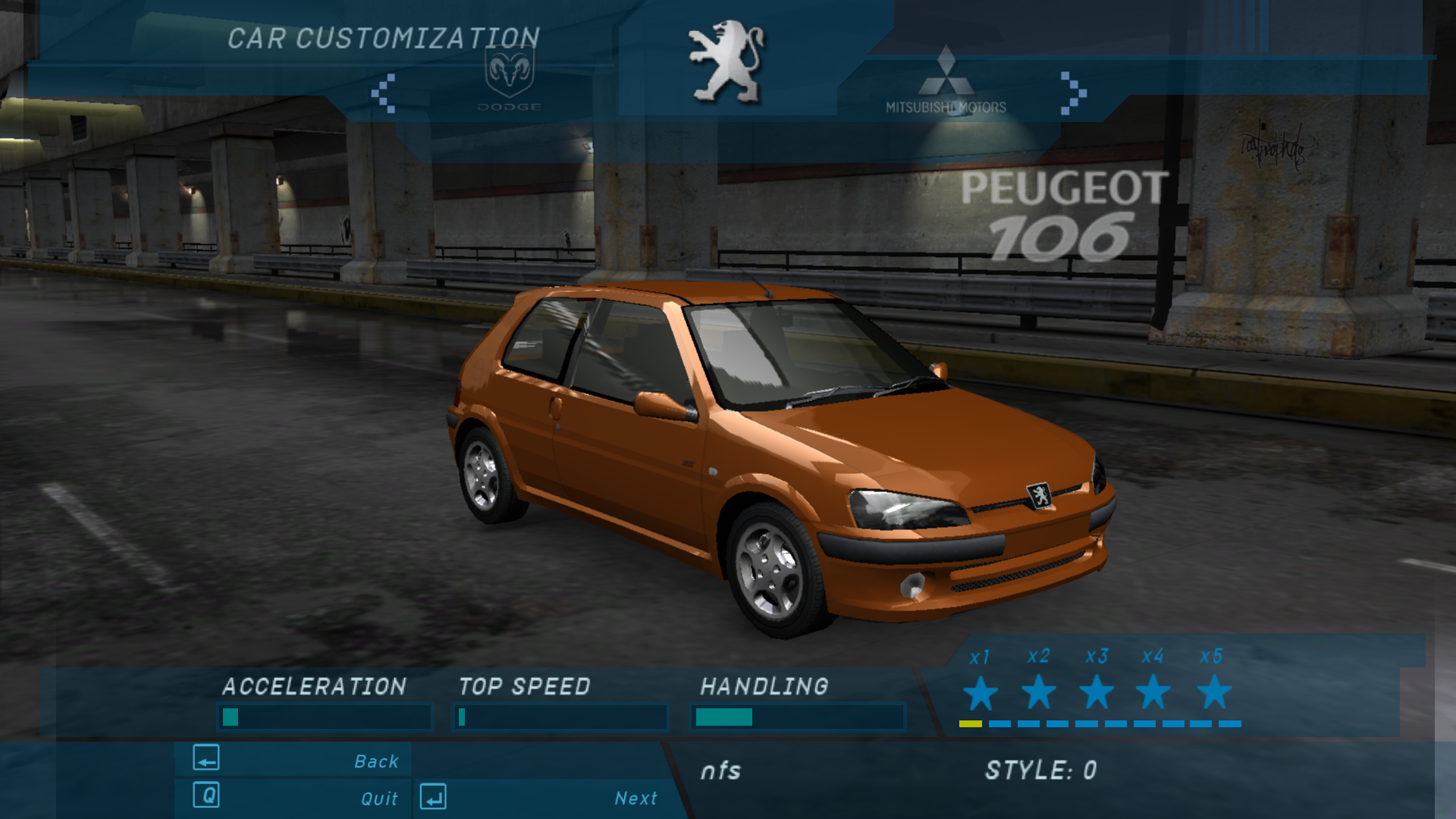
Task: Quit the car customization menu
Action: [296, 797]
